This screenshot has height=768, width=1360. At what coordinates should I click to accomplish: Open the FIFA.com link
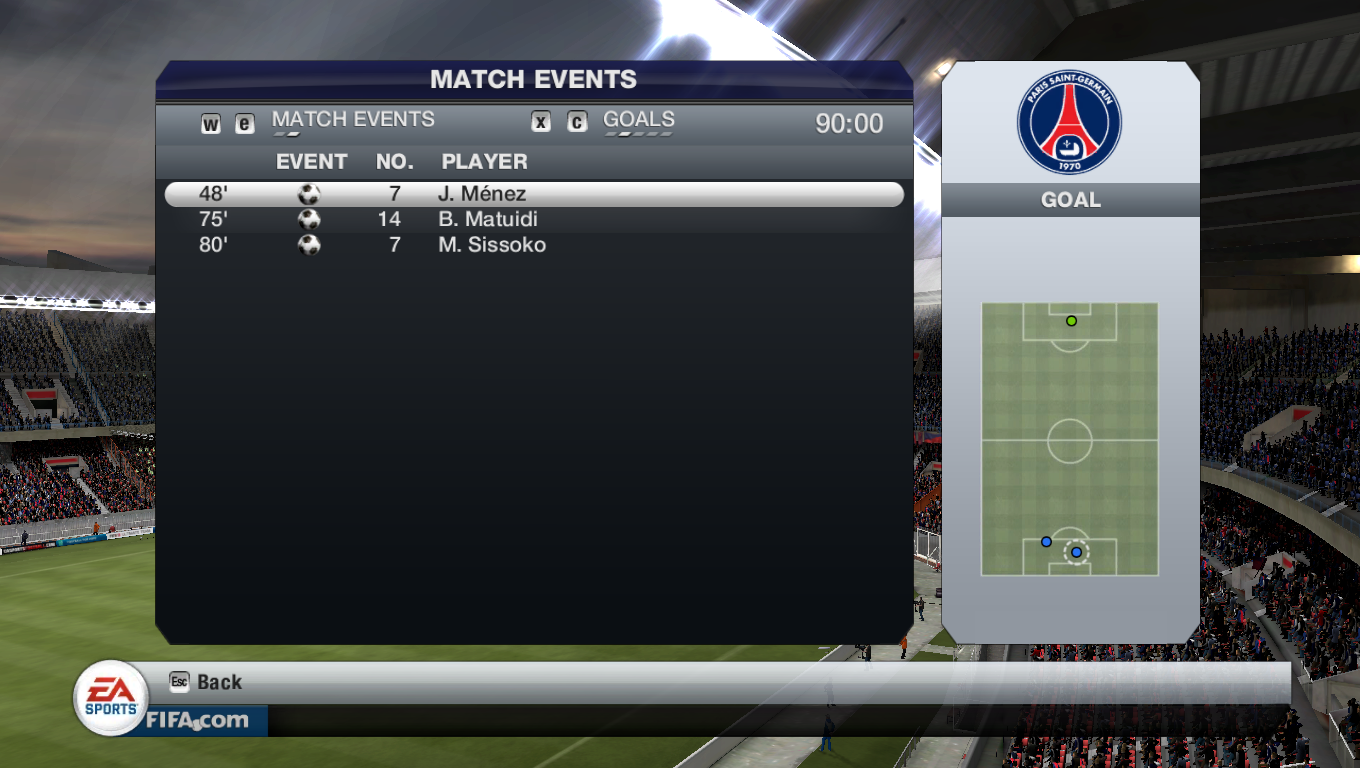coord(198,720)
